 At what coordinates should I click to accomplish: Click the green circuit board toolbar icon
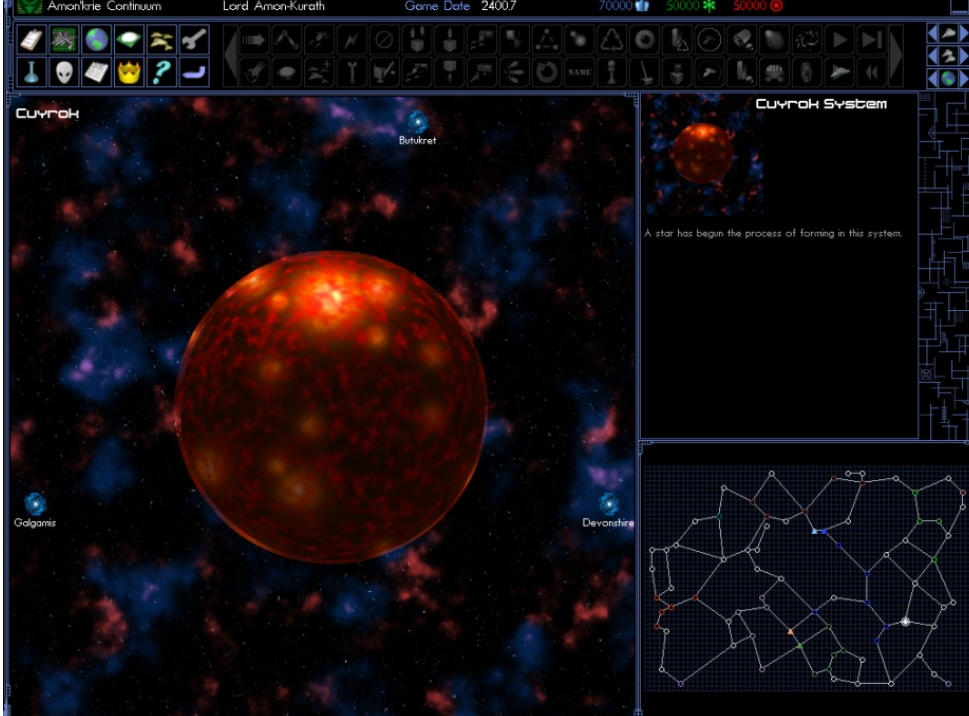pyautogui.click(x=64, y=41)
